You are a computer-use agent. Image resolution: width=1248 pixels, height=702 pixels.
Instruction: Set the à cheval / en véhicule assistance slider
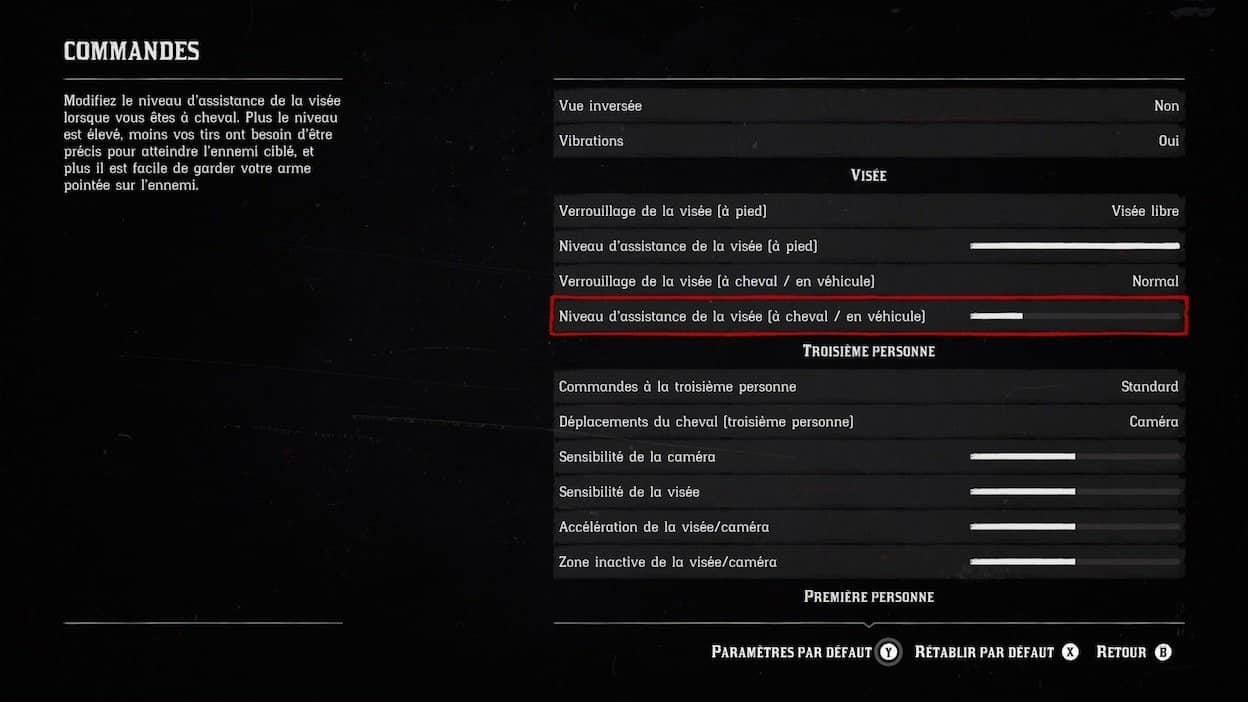tap(1074, 316)
